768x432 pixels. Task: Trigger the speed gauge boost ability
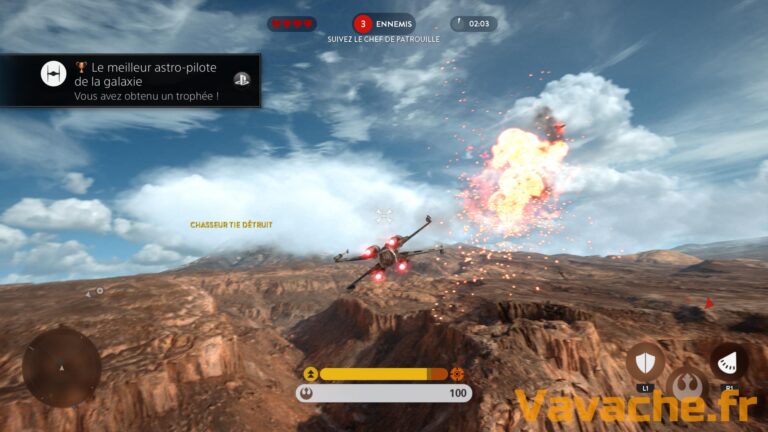[x=729, y=363]
